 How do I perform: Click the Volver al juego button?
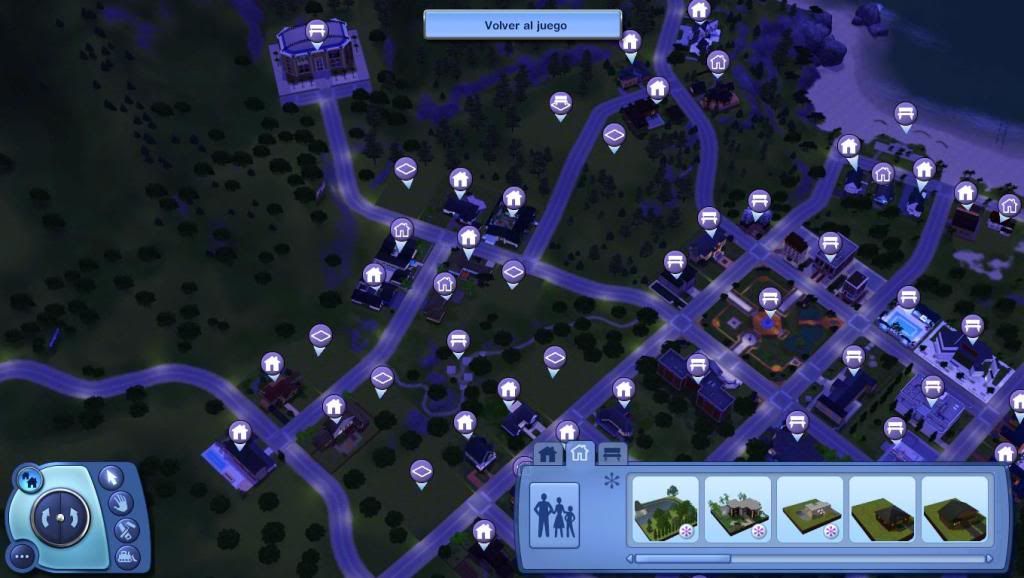(523, 25)
